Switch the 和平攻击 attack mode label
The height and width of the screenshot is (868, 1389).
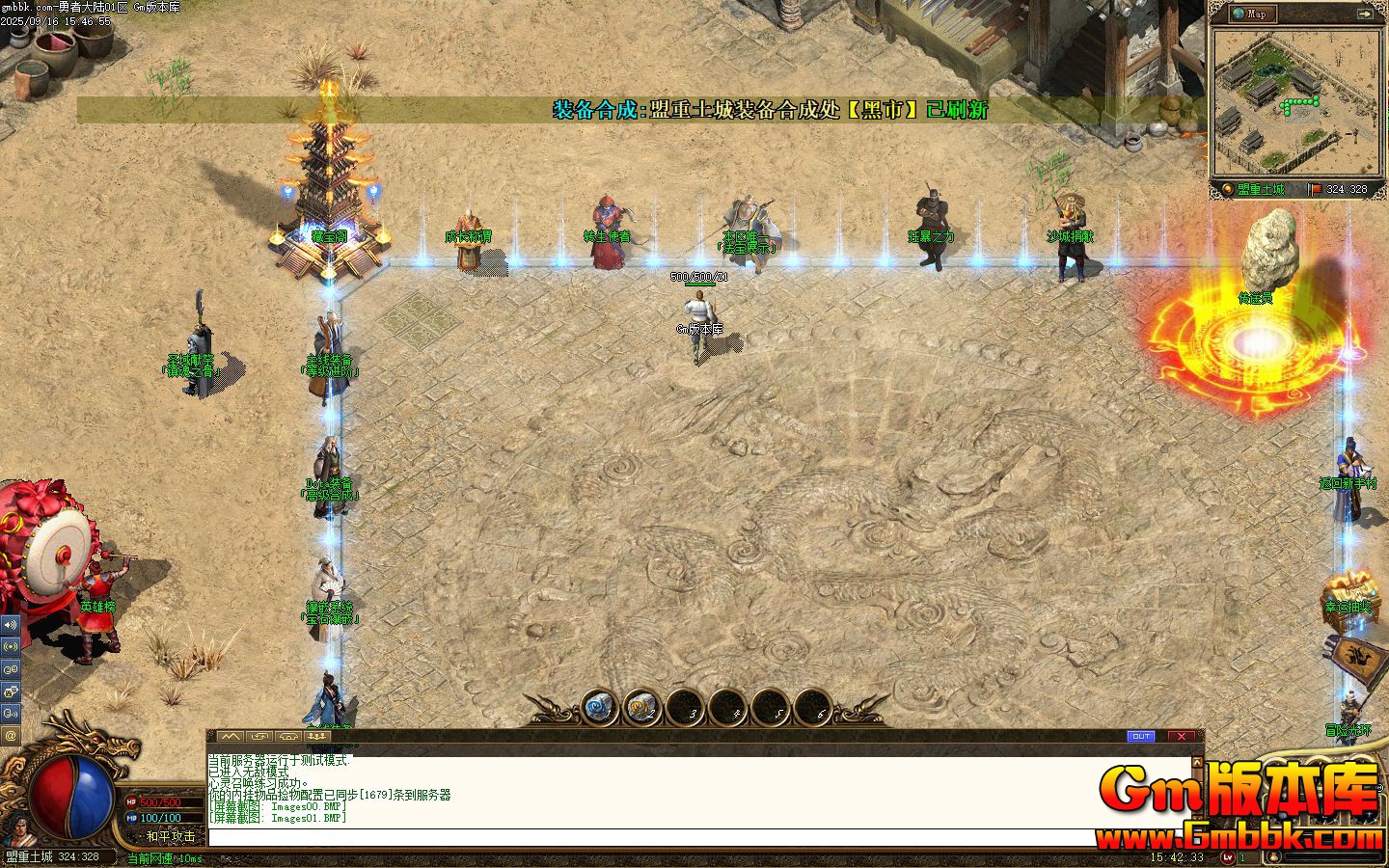[170, 836]
